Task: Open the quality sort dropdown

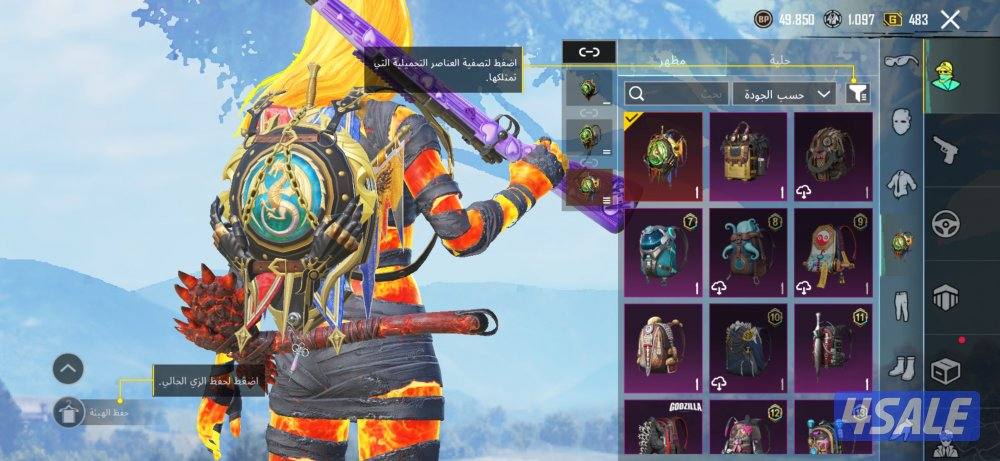Action: [x=784, y=93]
